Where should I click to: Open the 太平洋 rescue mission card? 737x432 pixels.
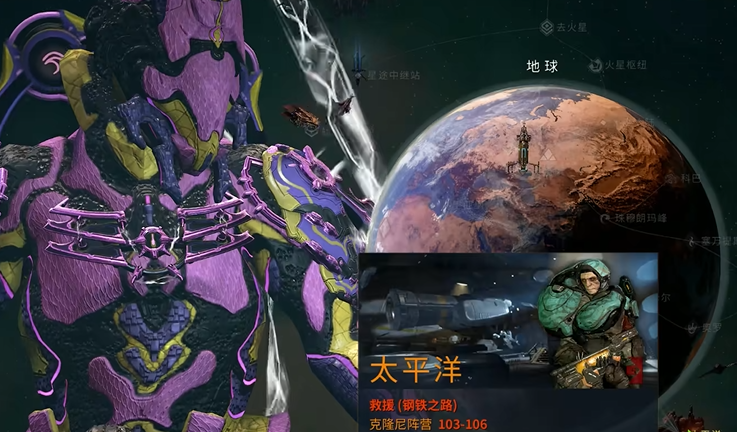508,342
